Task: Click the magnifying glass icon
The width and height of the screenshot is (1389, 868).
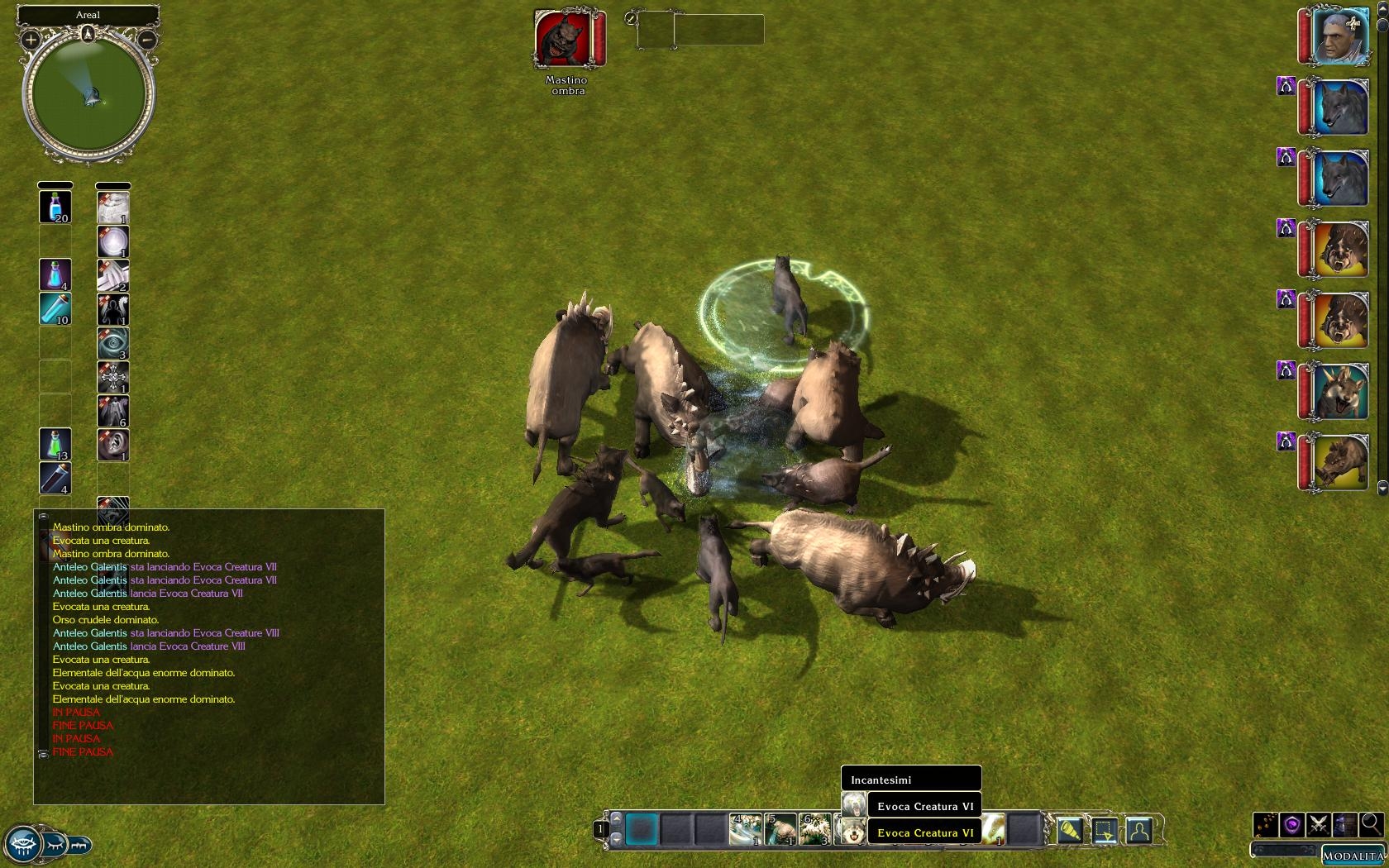Action: 1371,824
